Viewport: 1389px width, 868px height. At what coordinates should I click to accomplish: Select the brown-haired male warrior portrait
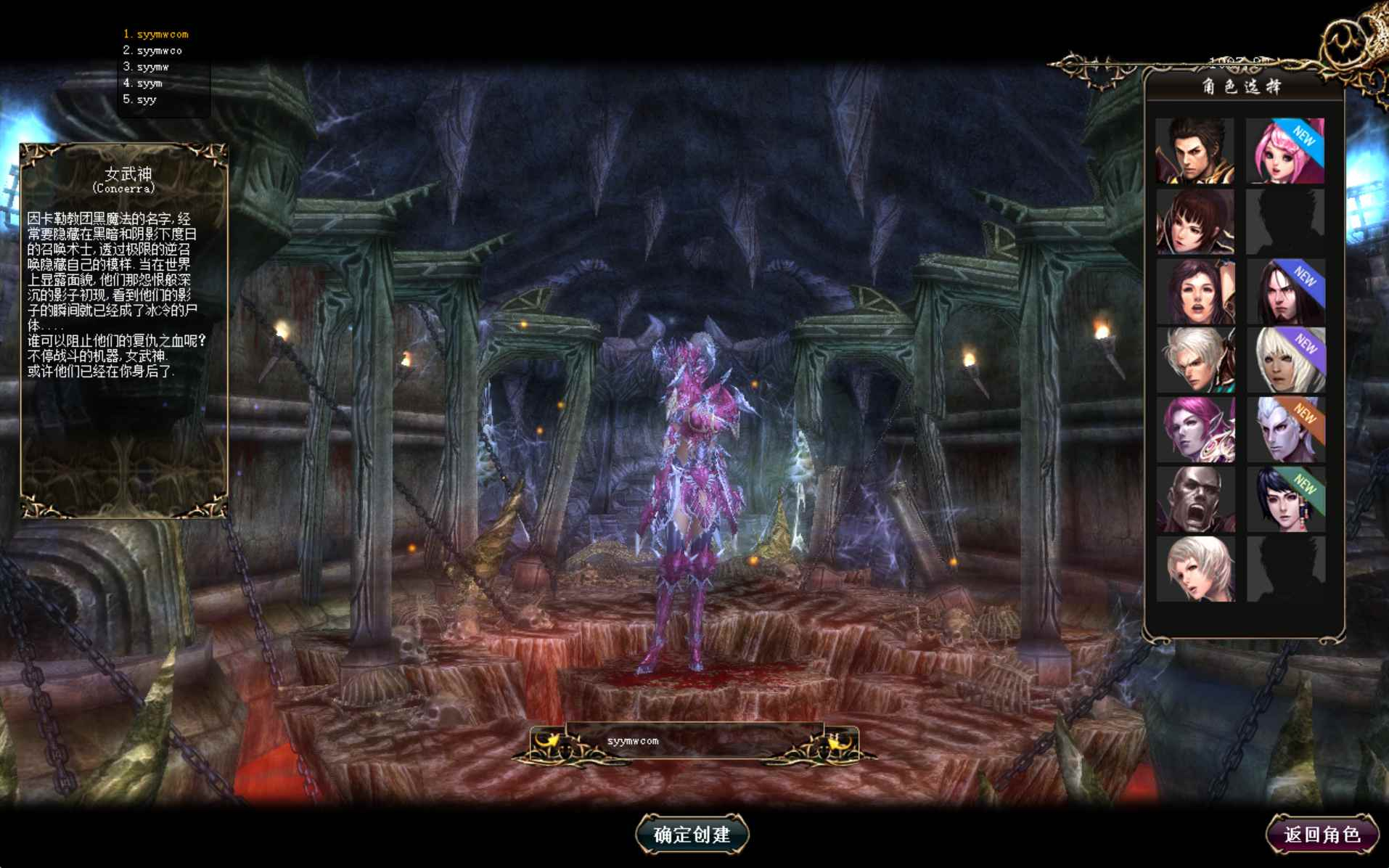coord(1197,150)
